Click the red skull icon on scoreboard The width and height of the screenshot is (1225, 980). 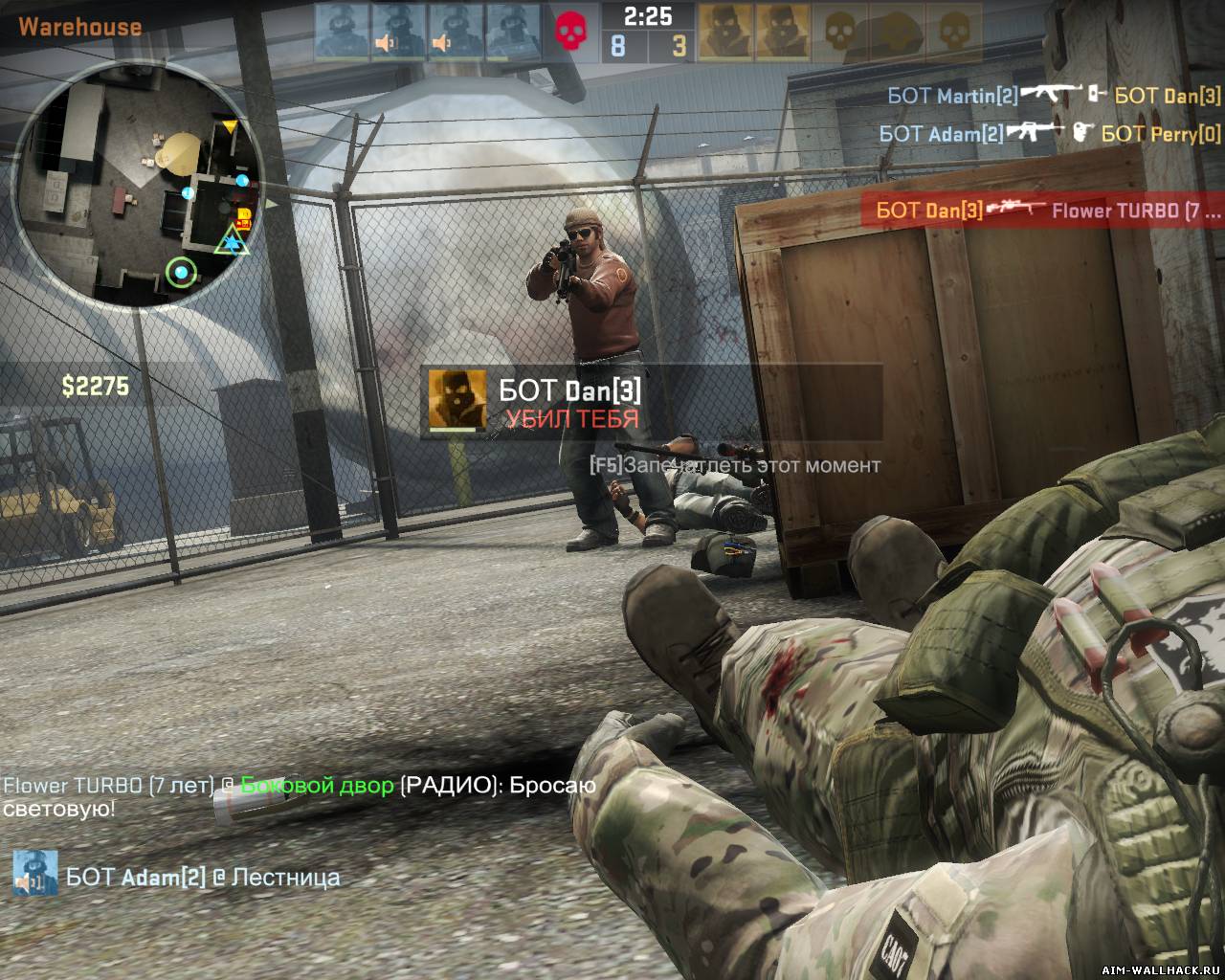[573, 32]
